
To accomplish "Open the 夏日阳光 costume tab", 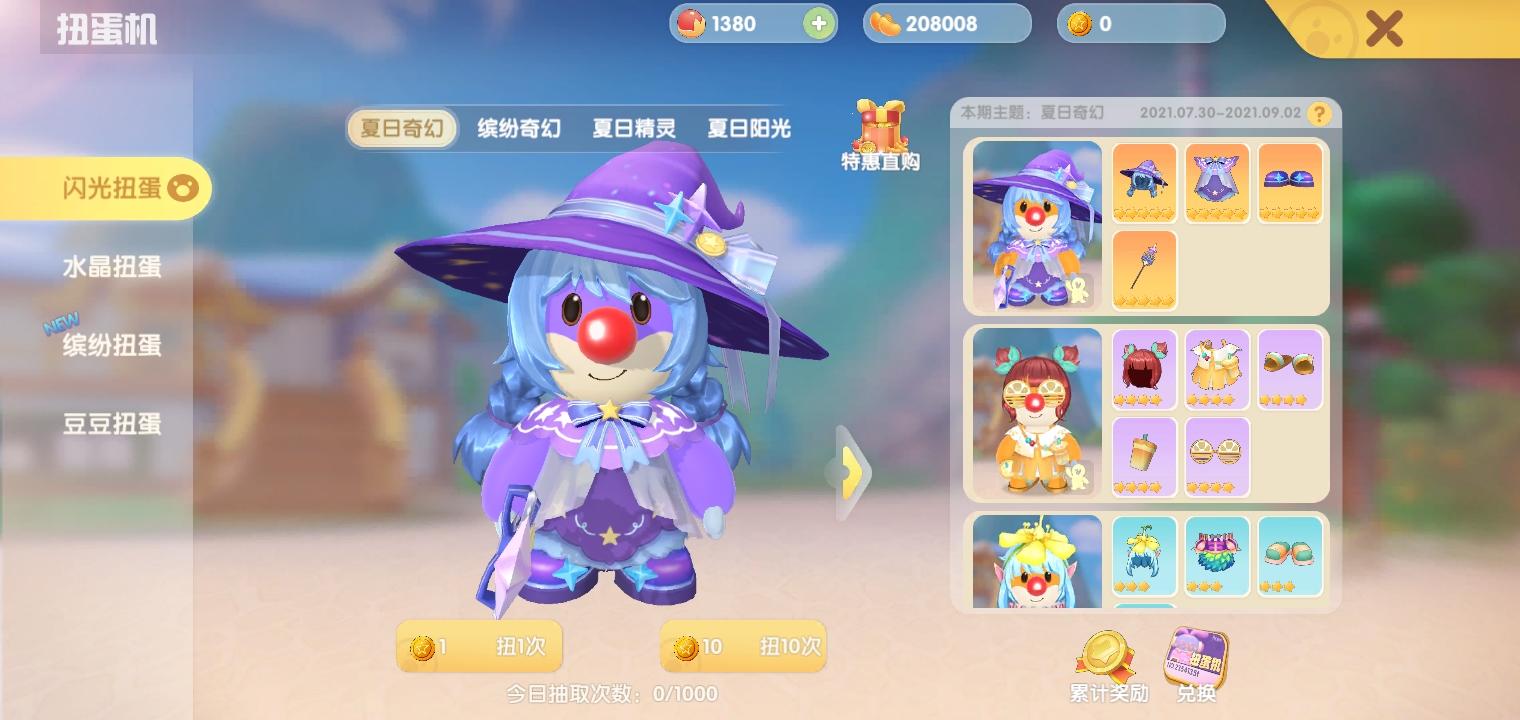I will click(x=747, y=128).
